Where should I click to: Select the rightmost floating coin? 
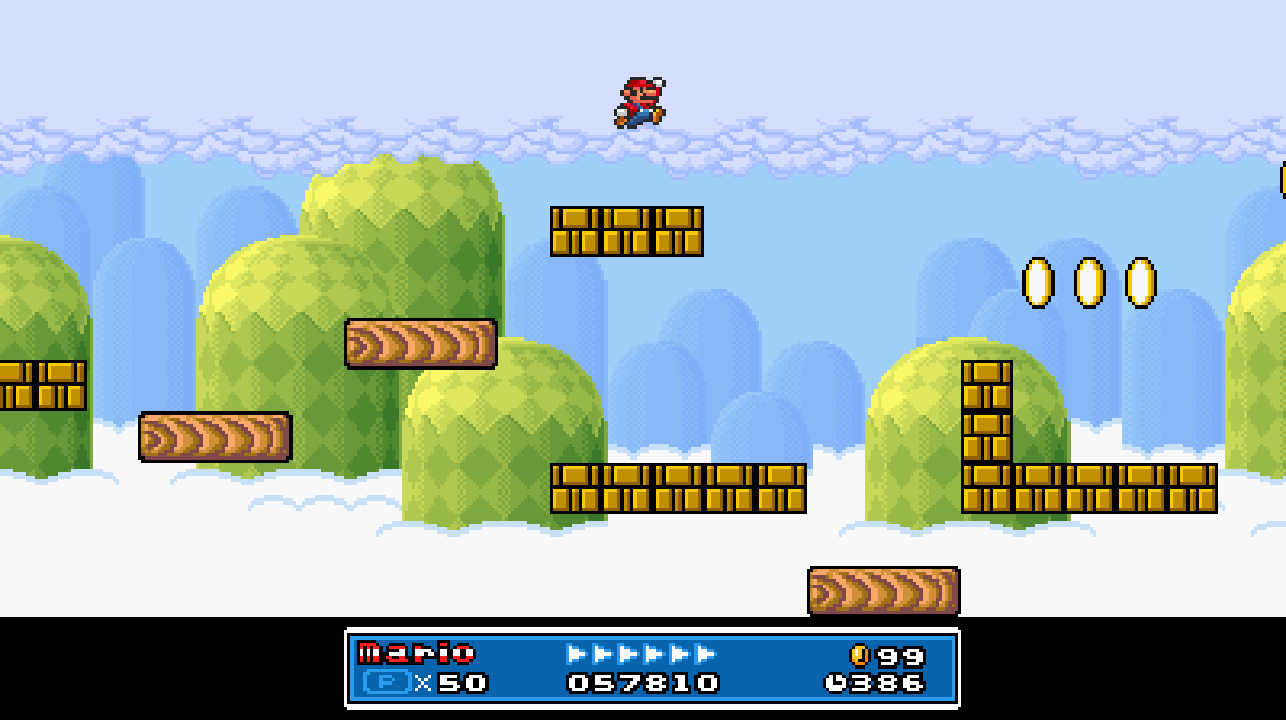1139,283
